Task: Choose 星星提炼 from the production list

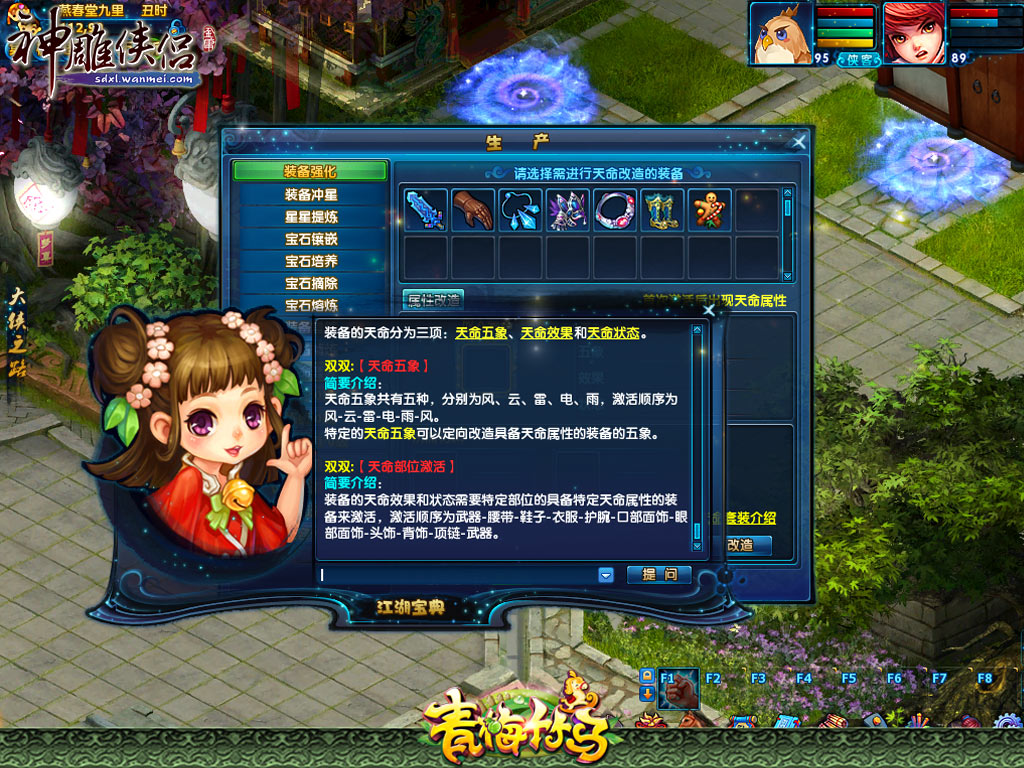Action: tap(310, 216)
